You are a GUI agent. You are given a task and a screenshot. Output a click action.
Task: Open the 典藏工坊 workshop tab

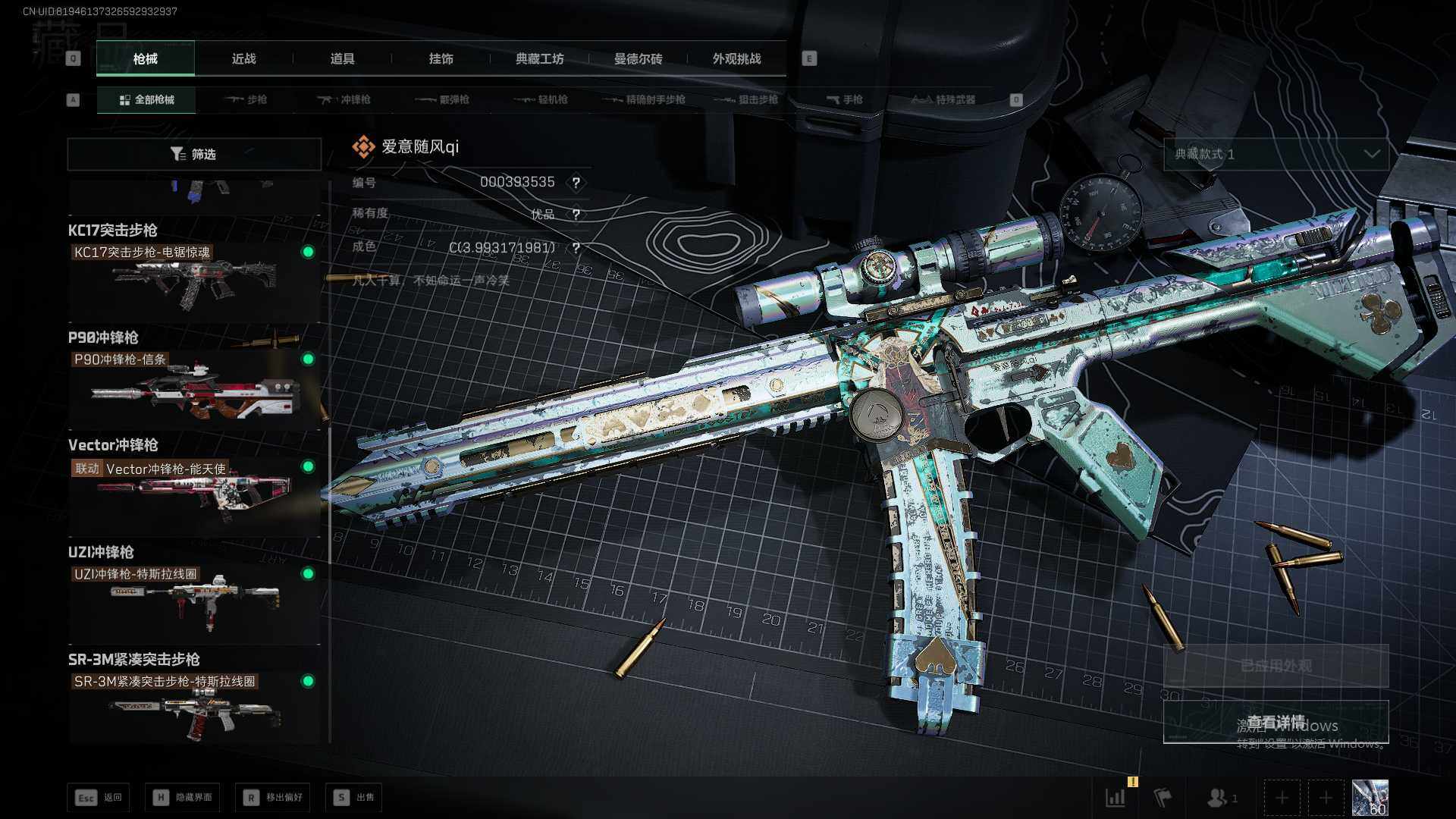click(x=539, y=58)
